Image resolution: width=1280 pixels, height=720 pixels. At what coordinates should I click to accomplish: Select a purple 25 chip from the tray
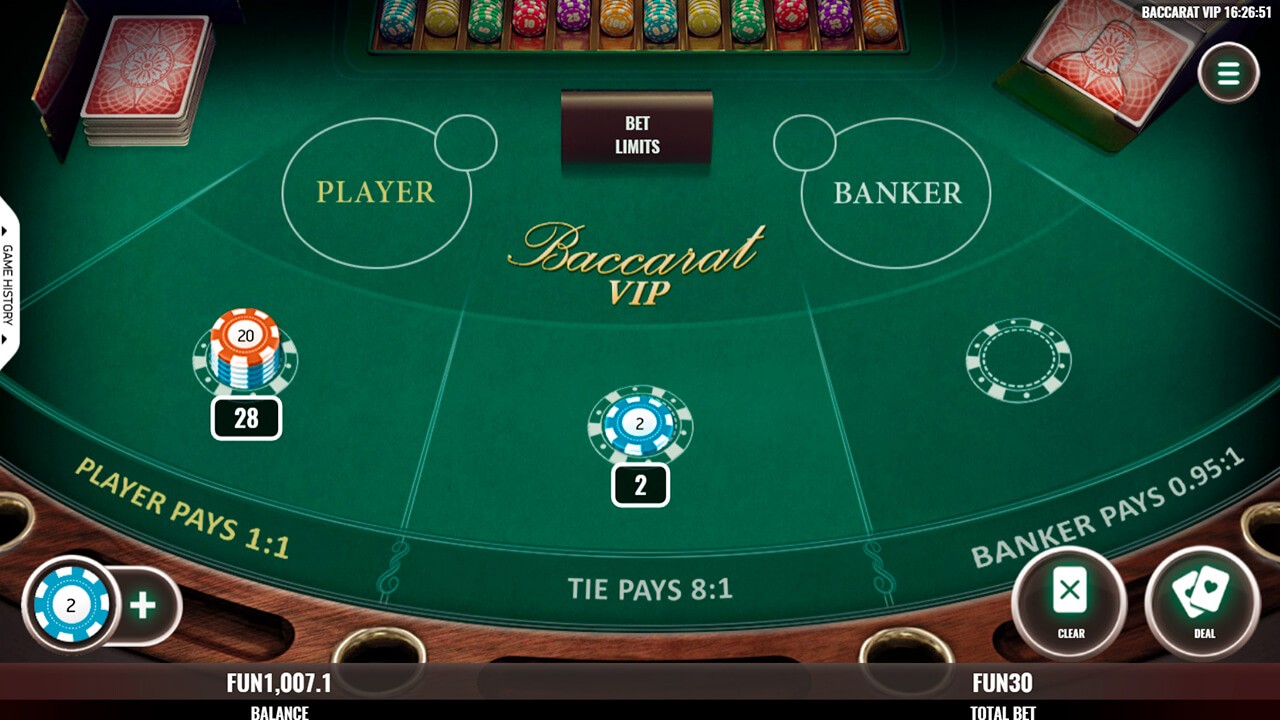[x=575, y=25]
